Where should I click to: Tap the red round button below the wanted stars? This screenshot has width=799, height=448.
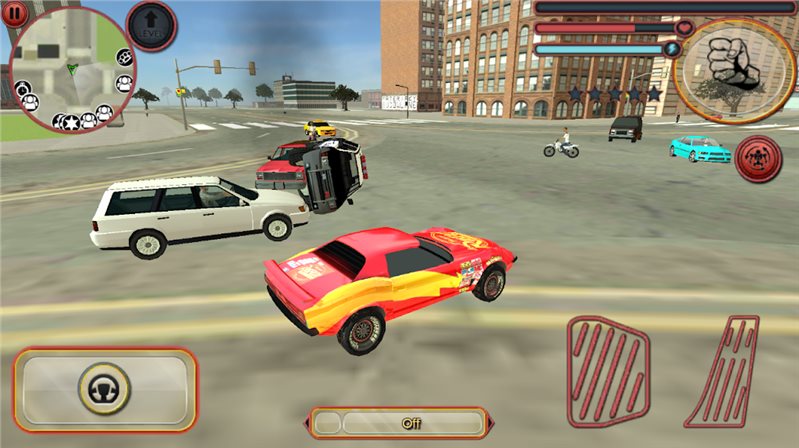757,160
